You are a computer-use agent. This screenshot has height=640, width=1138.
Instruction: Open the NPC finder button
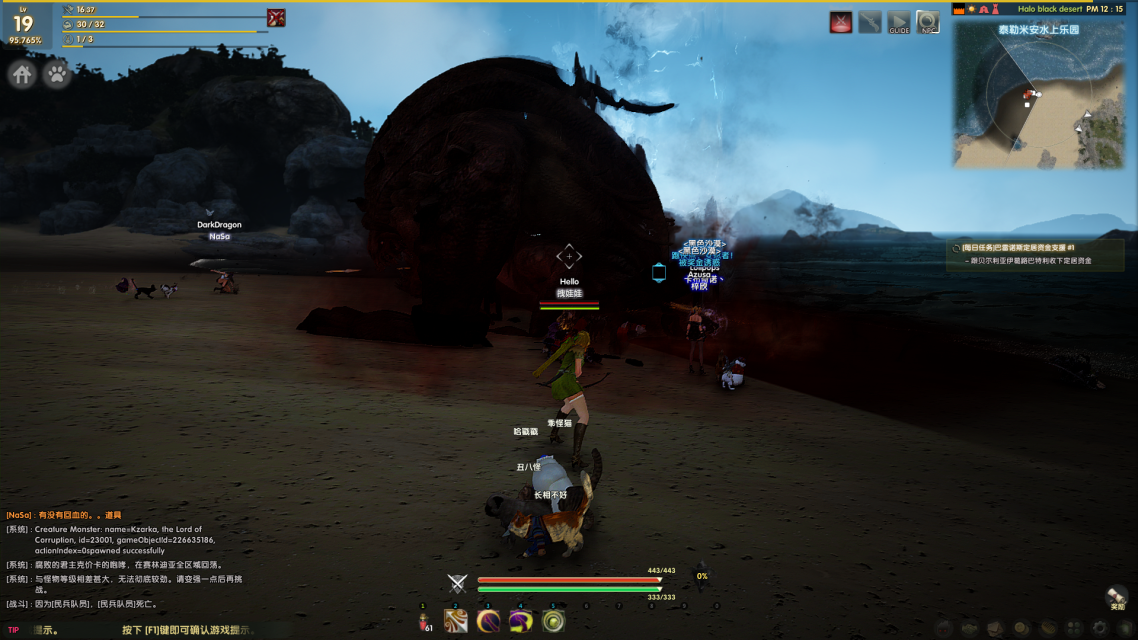[928, 22]
